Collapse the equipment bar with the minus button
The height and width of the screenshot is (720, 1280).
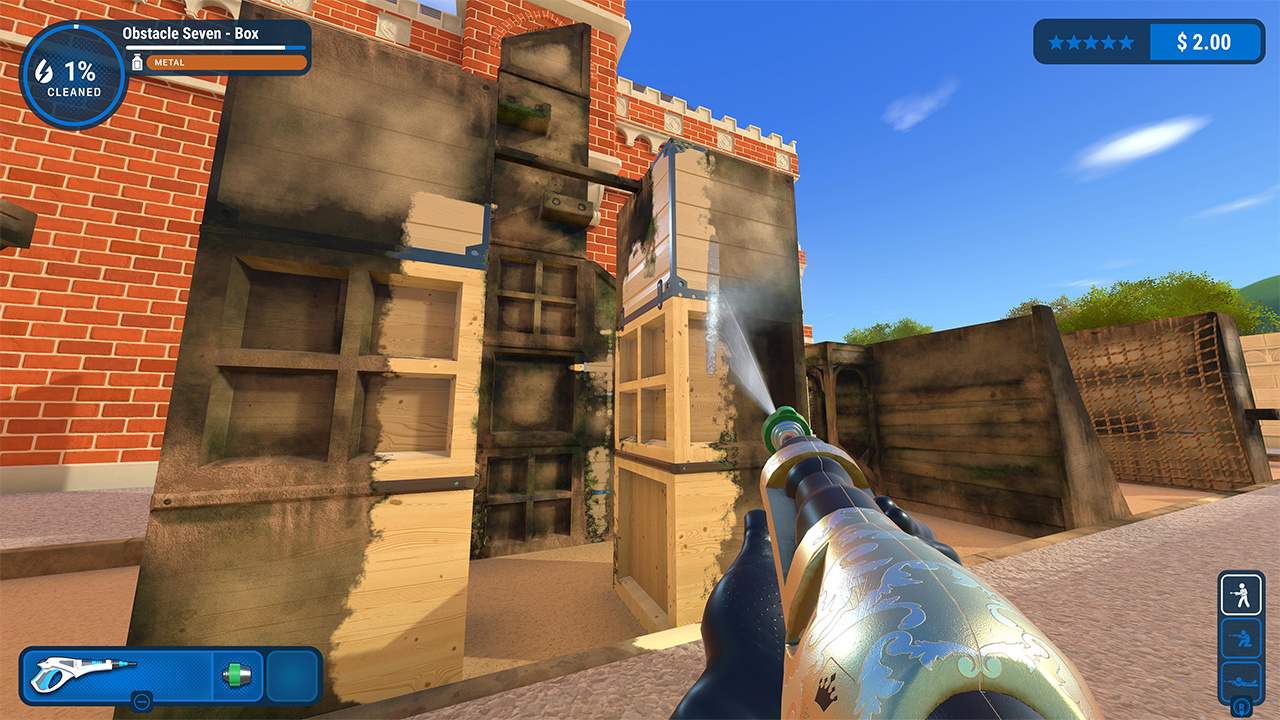point(141,701)
